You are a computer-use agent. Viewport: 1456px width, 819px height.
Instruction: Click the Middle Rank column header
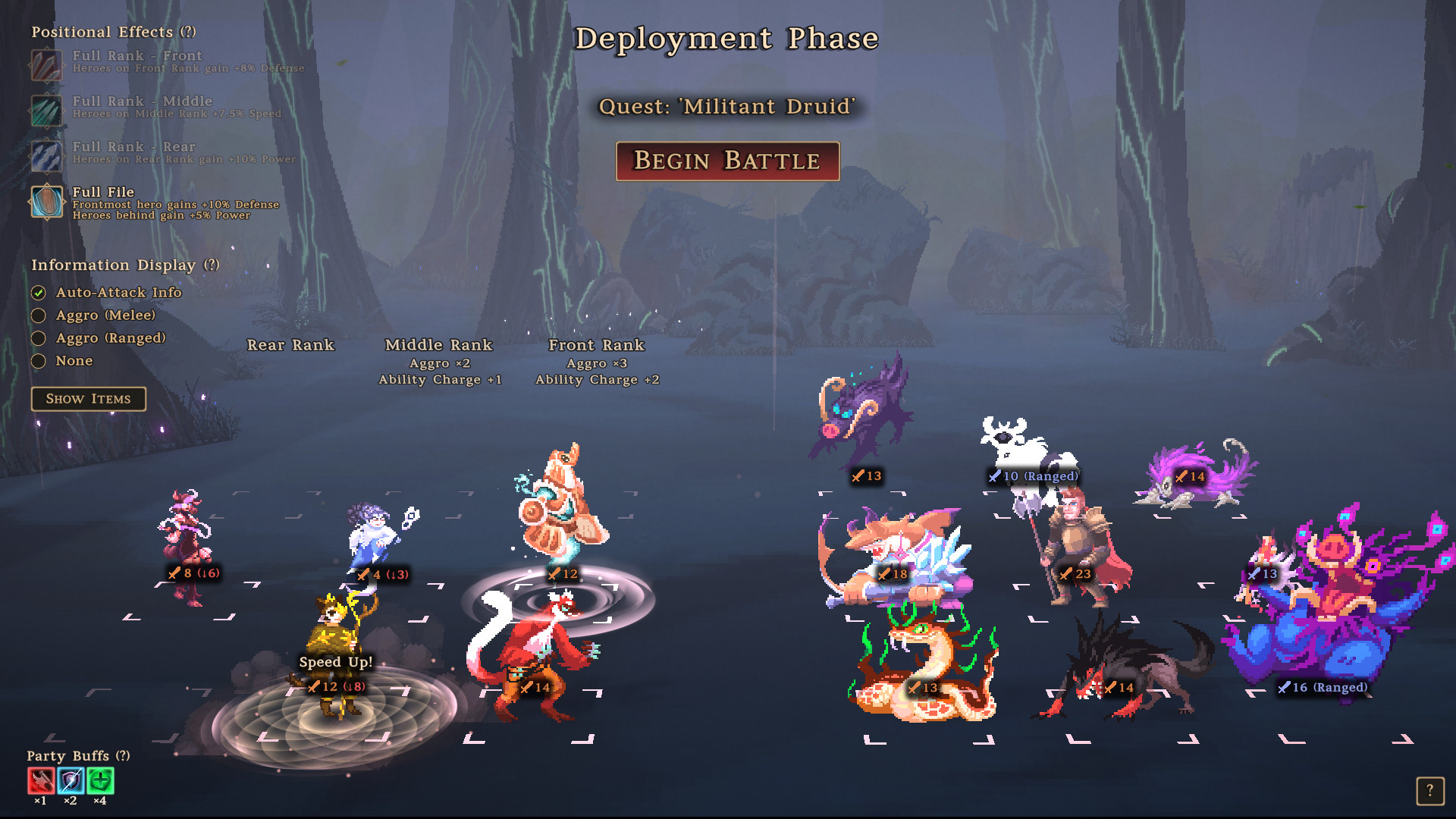tap(440, 345)
